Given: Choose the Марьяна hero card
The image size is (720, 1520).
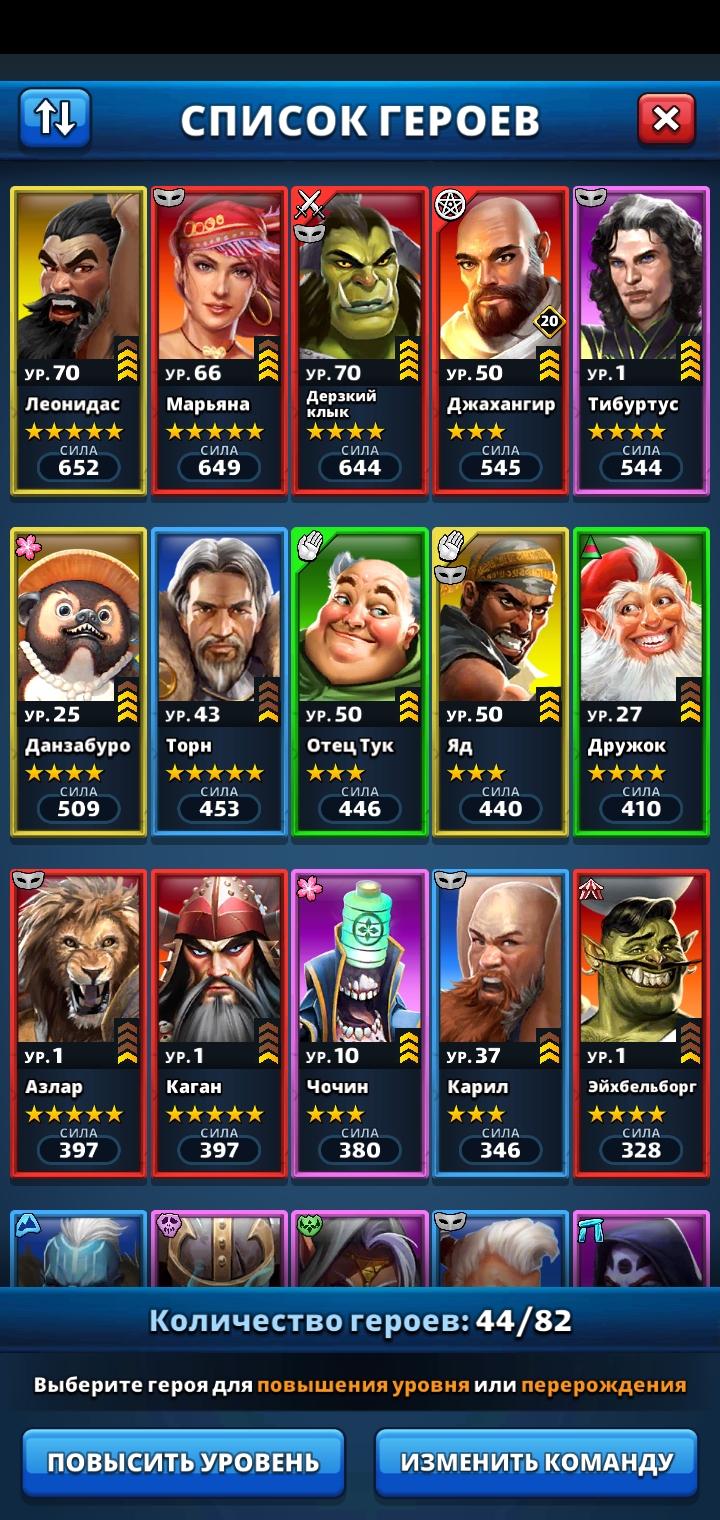Looking at the screenshot, I should pos(219,340).
